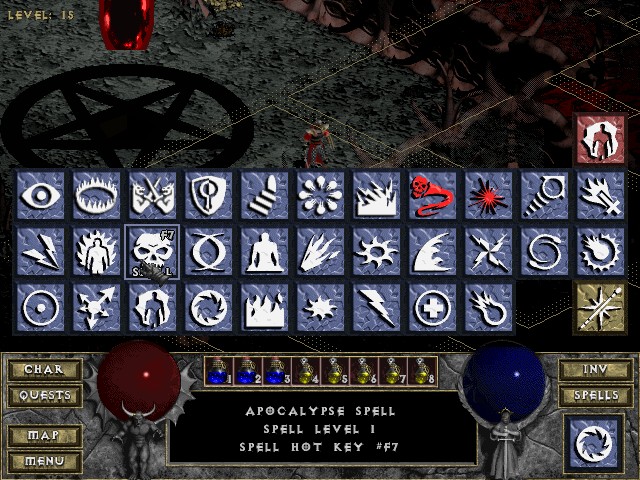Choose the wall of flames spell icon
640x480 pixels.
[264, 307]
